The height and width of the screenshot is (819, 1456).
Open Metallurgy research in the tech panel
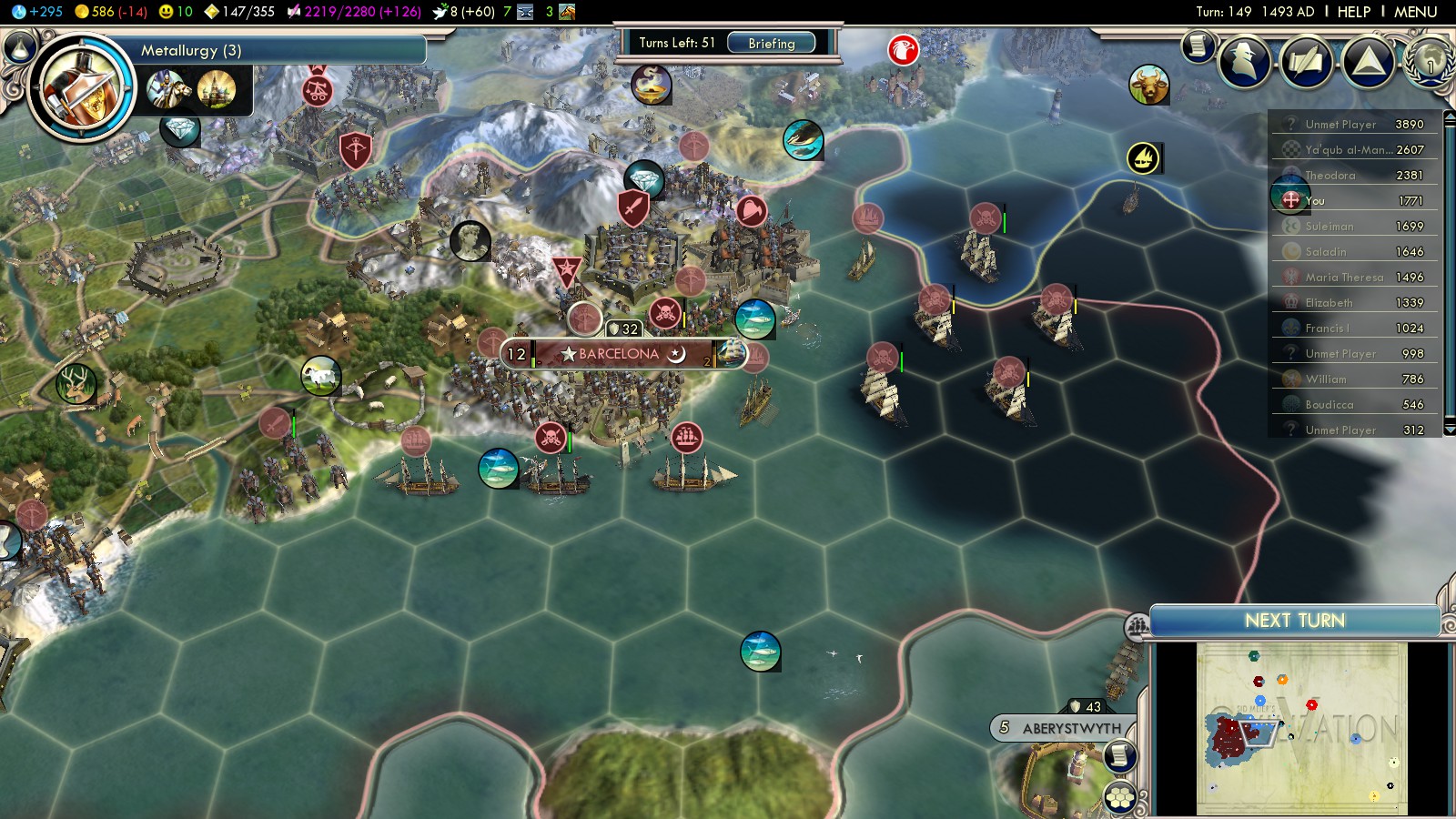click(x=191, y=50)
